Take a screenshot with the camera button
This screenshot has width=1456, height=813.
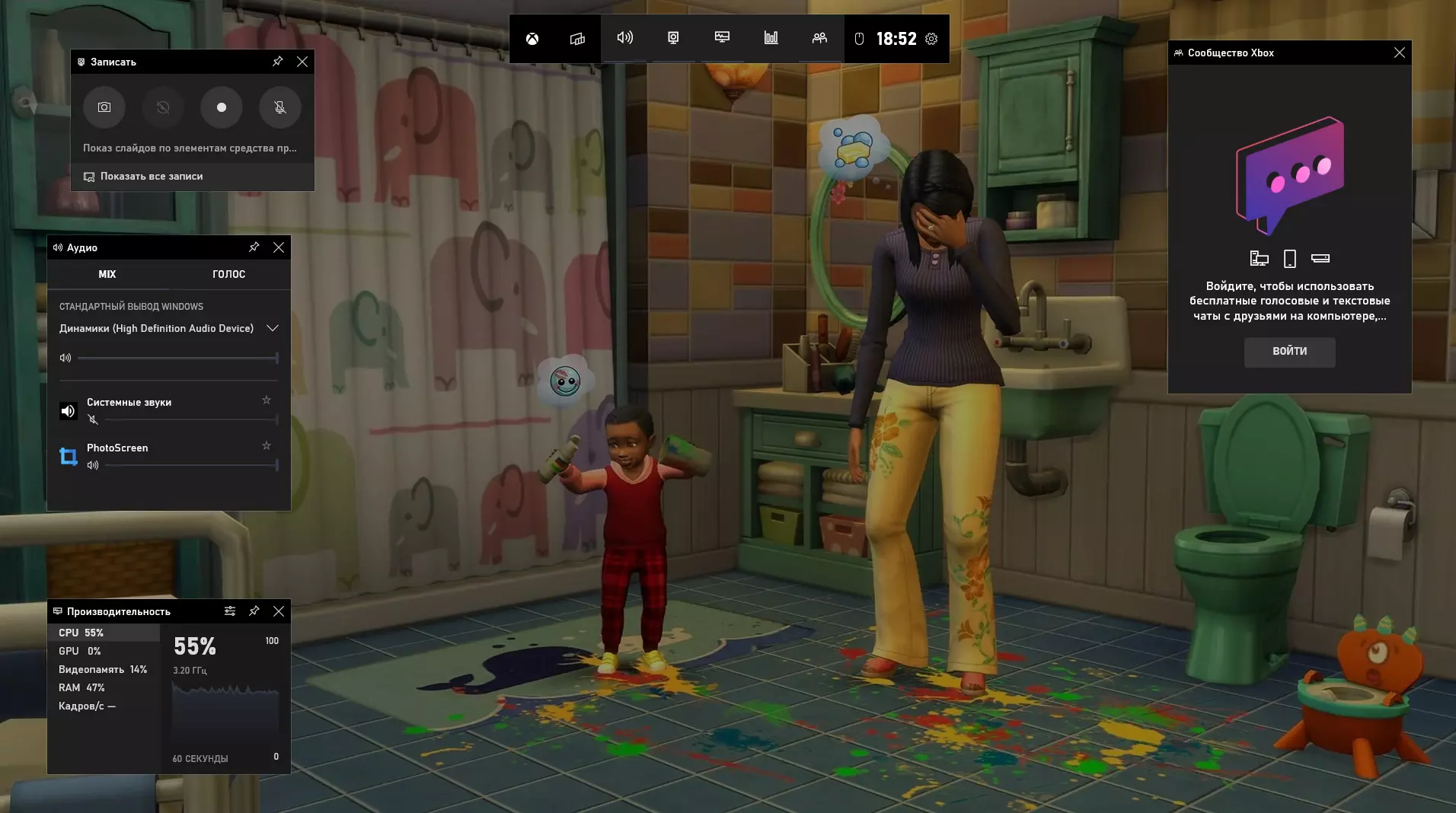104,107
